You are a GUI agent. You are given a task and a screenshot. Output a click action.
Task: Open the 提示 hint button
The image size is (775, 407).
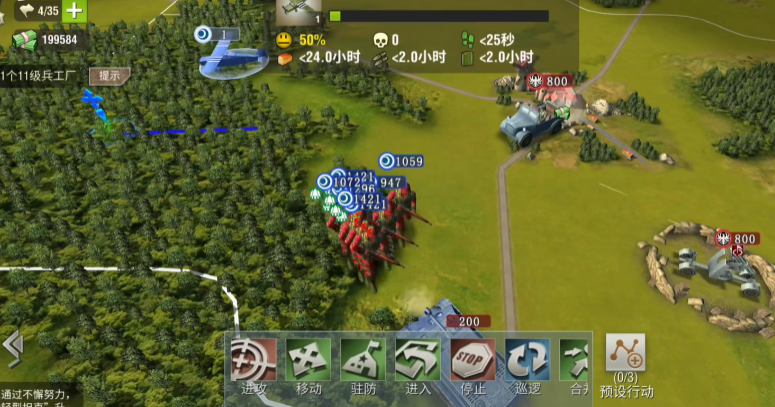108,76
